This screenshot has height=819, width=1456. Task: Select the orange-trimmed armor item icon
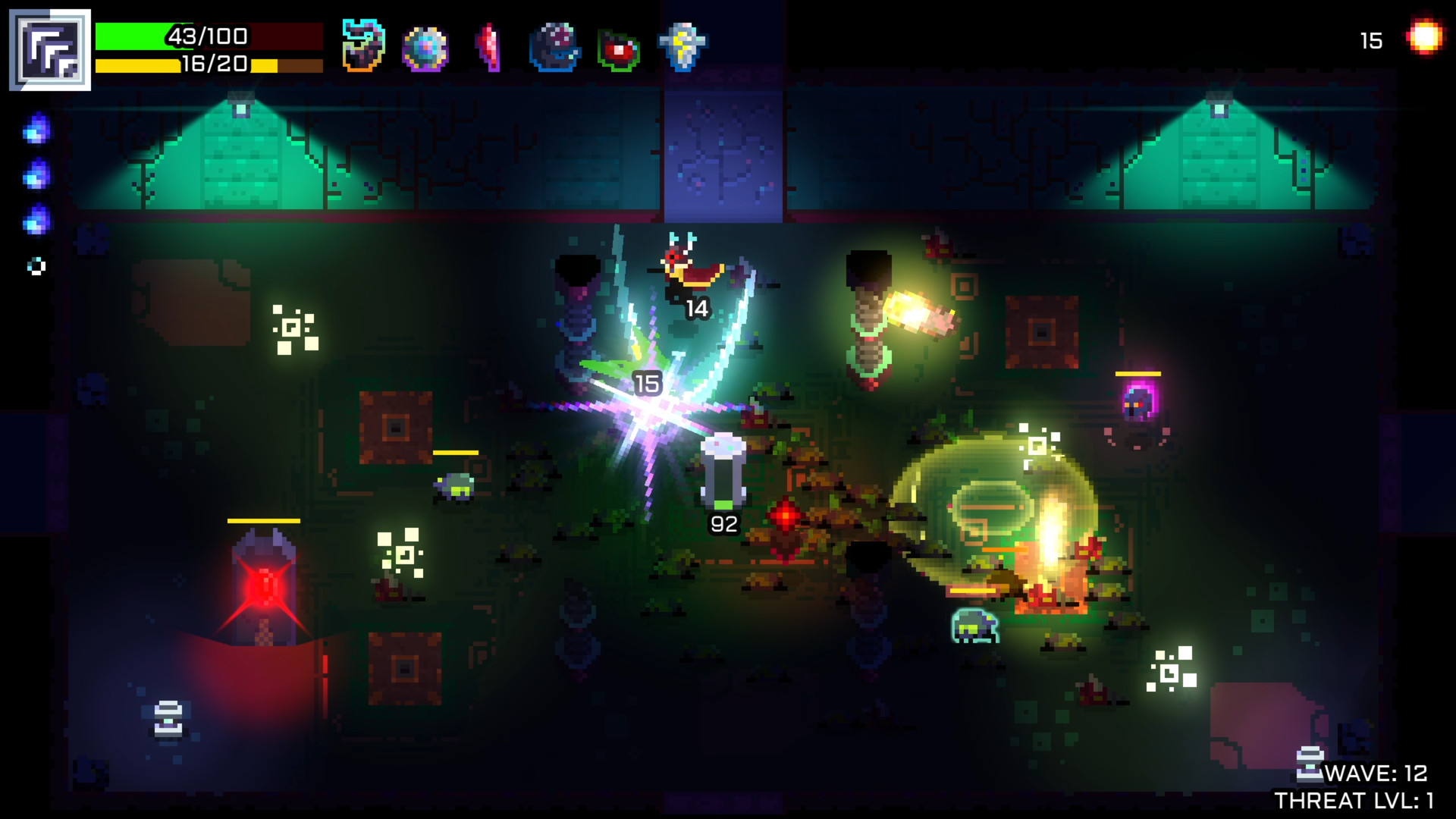pos(364,45)
